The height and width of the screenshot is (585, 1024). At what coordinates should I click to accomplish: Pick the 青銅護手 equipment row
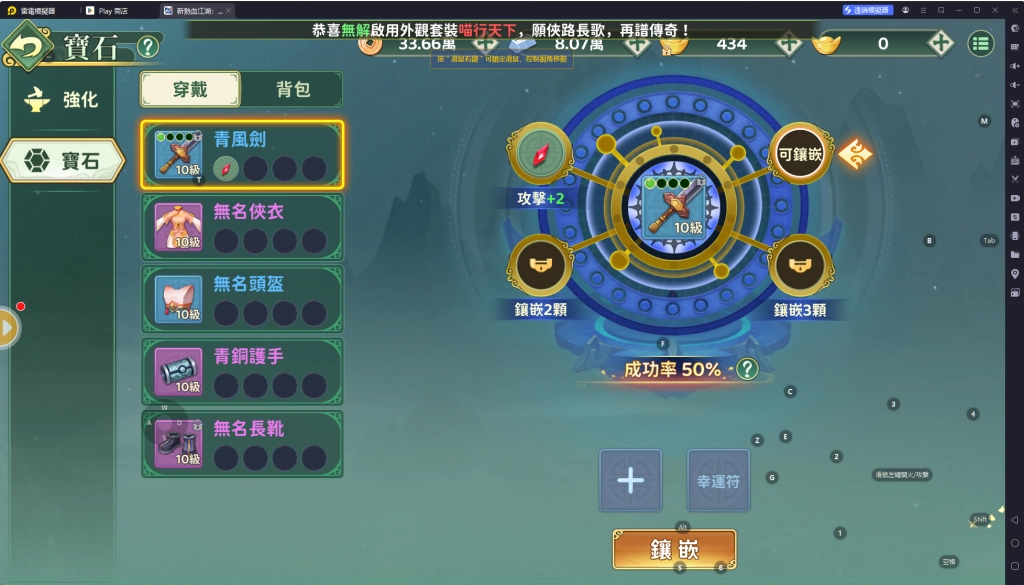pos(243,371)
